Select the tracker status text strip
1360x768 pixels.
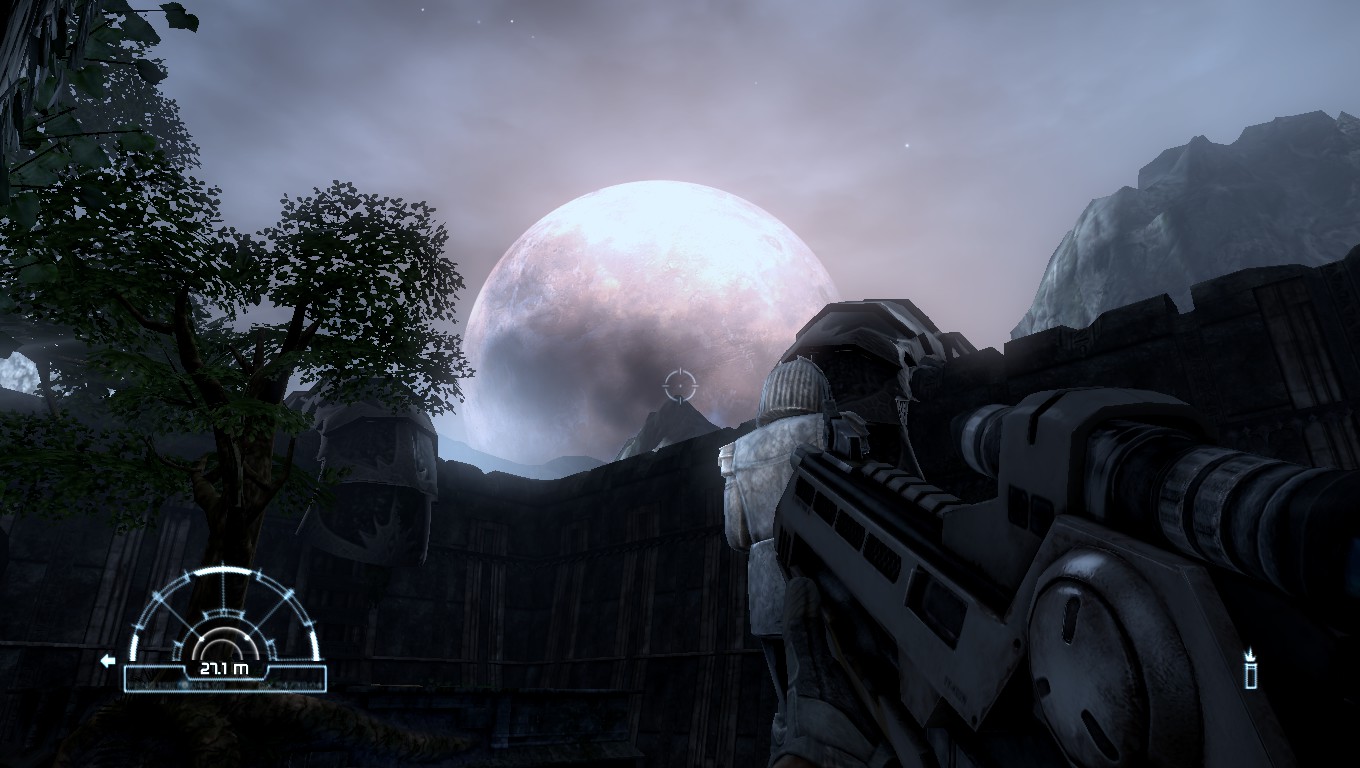click(223, 685)
